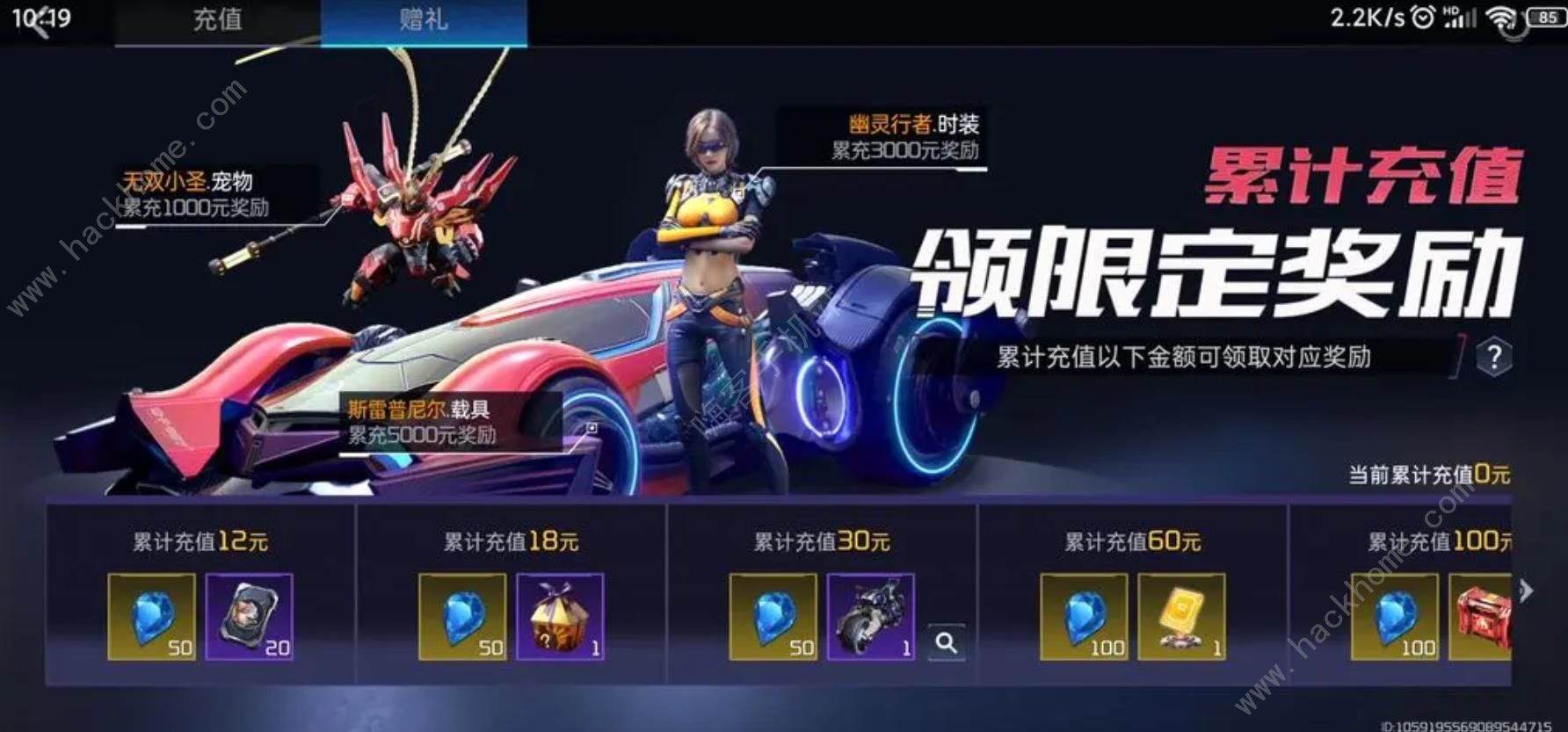This screenshot has width=1568, height=732.
Task: Select the 累计充值30元 reward card
Action: (x=822, y=543)
